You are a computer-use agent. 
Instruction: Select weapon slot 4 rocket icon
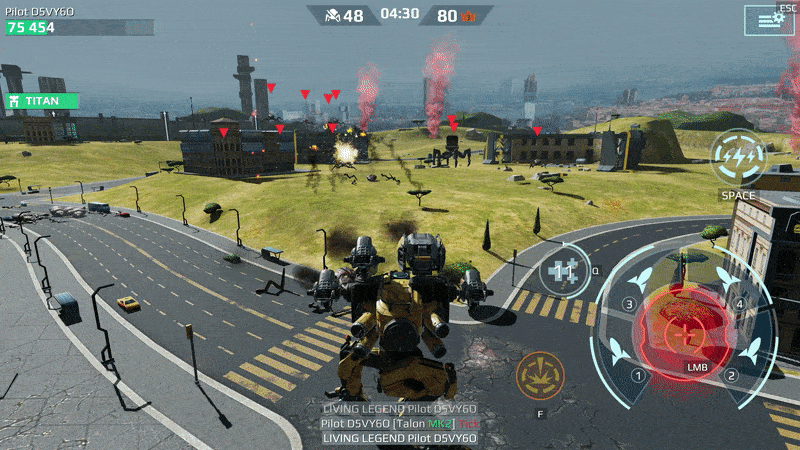[x=724, y=276]
